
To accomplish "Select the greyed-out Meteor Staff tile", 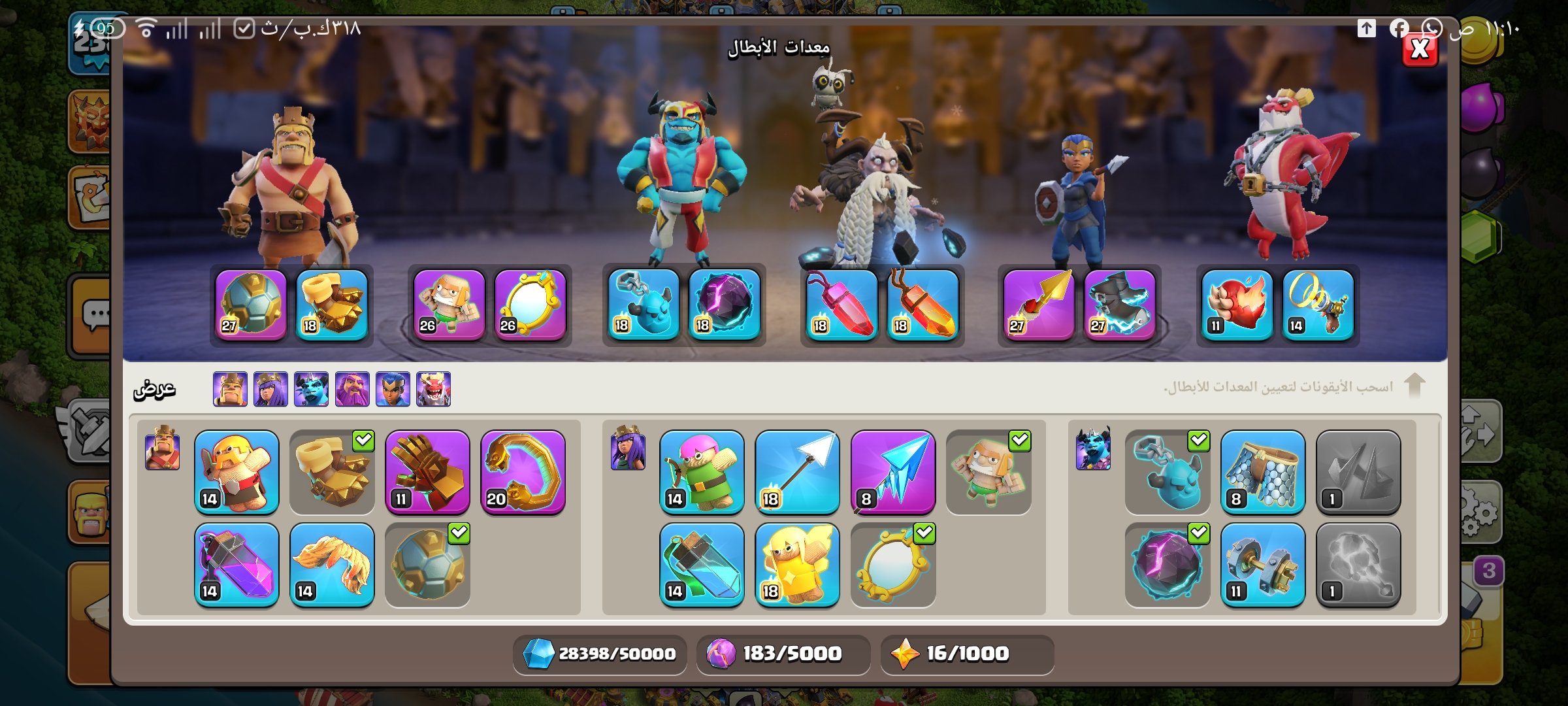I will click(1358, 565).
